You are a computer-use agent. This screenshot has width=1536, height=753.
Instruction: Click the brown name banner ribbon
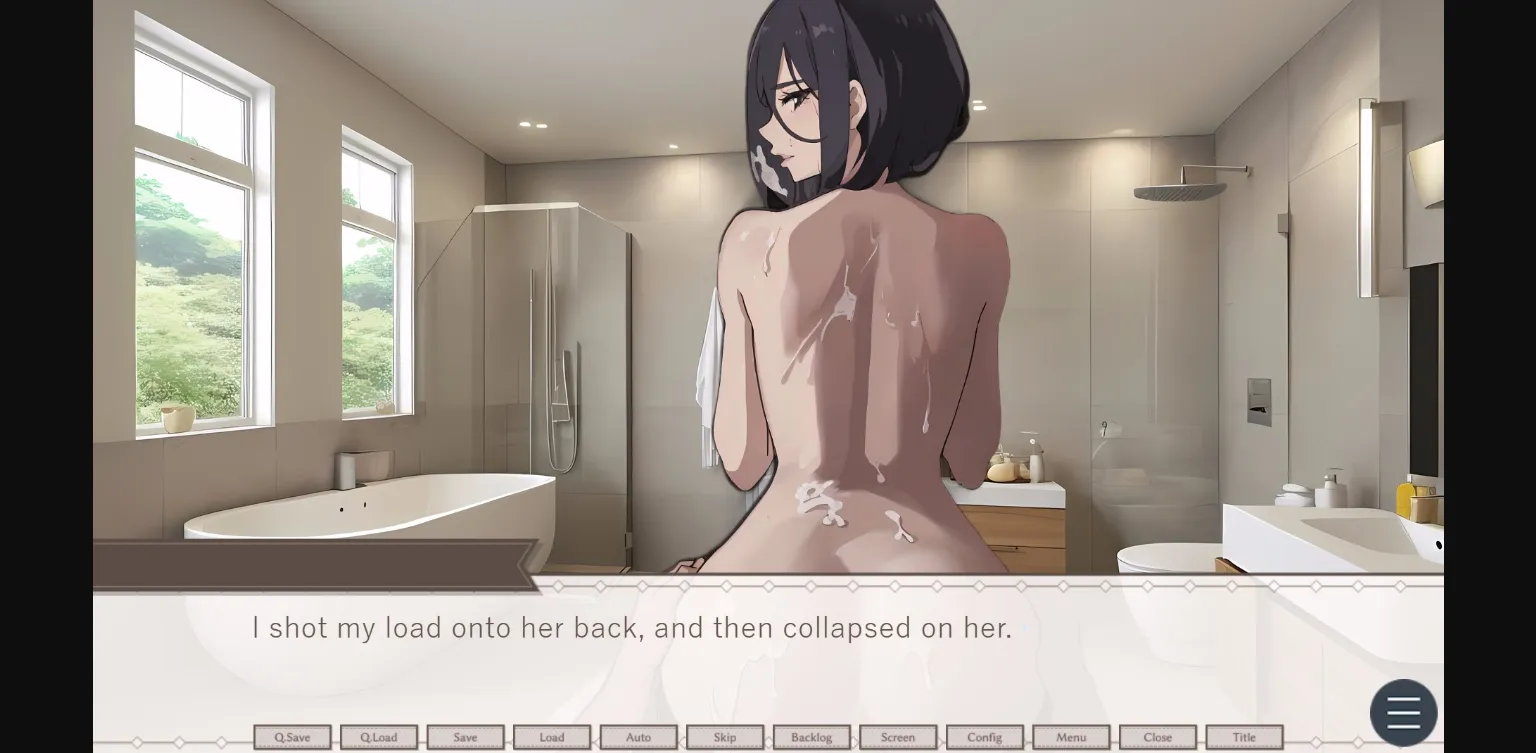coord(310,565)
